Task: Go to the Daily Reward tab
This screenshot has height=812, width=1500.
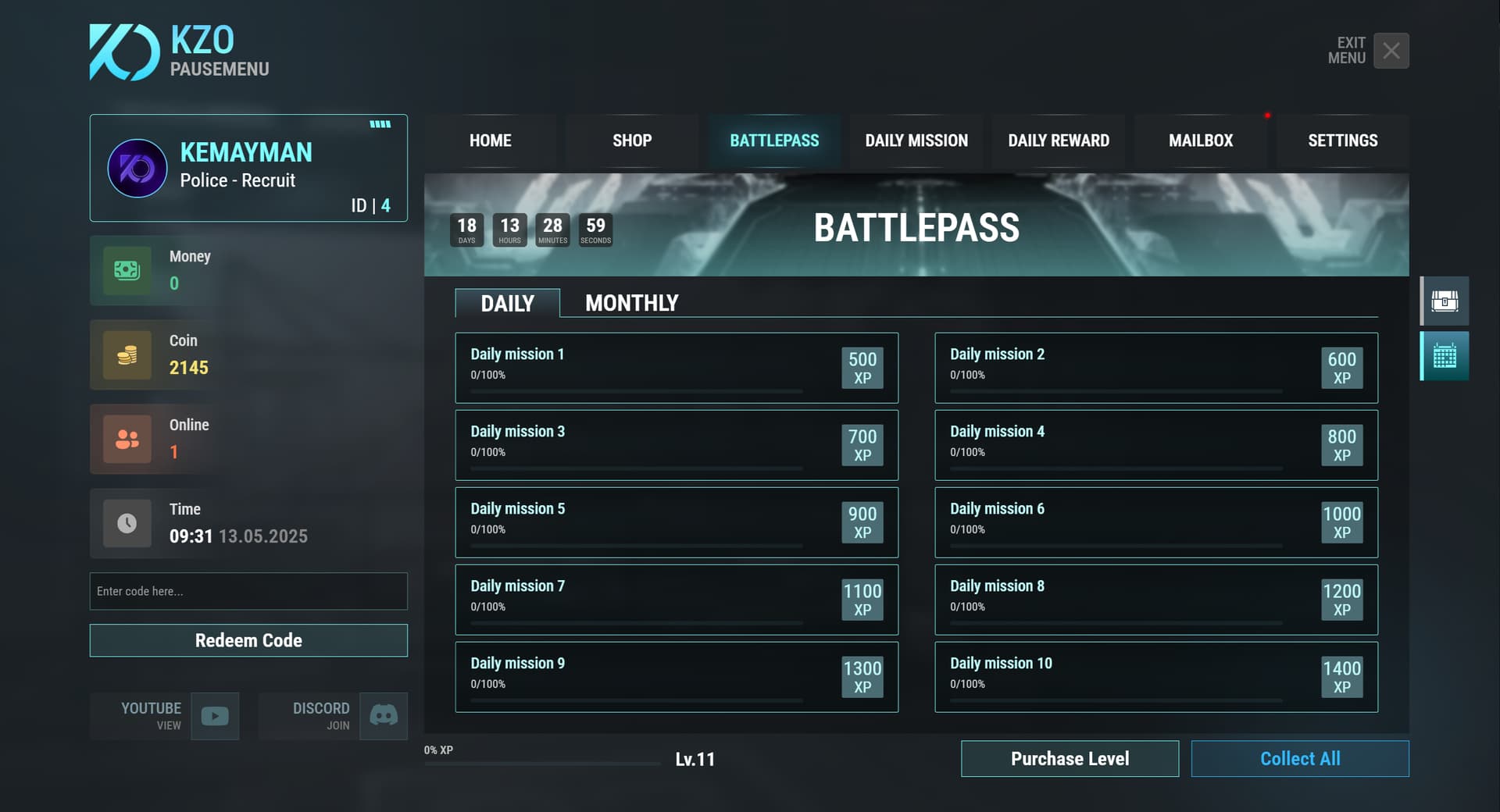Action: click(x=1059, y=141)
